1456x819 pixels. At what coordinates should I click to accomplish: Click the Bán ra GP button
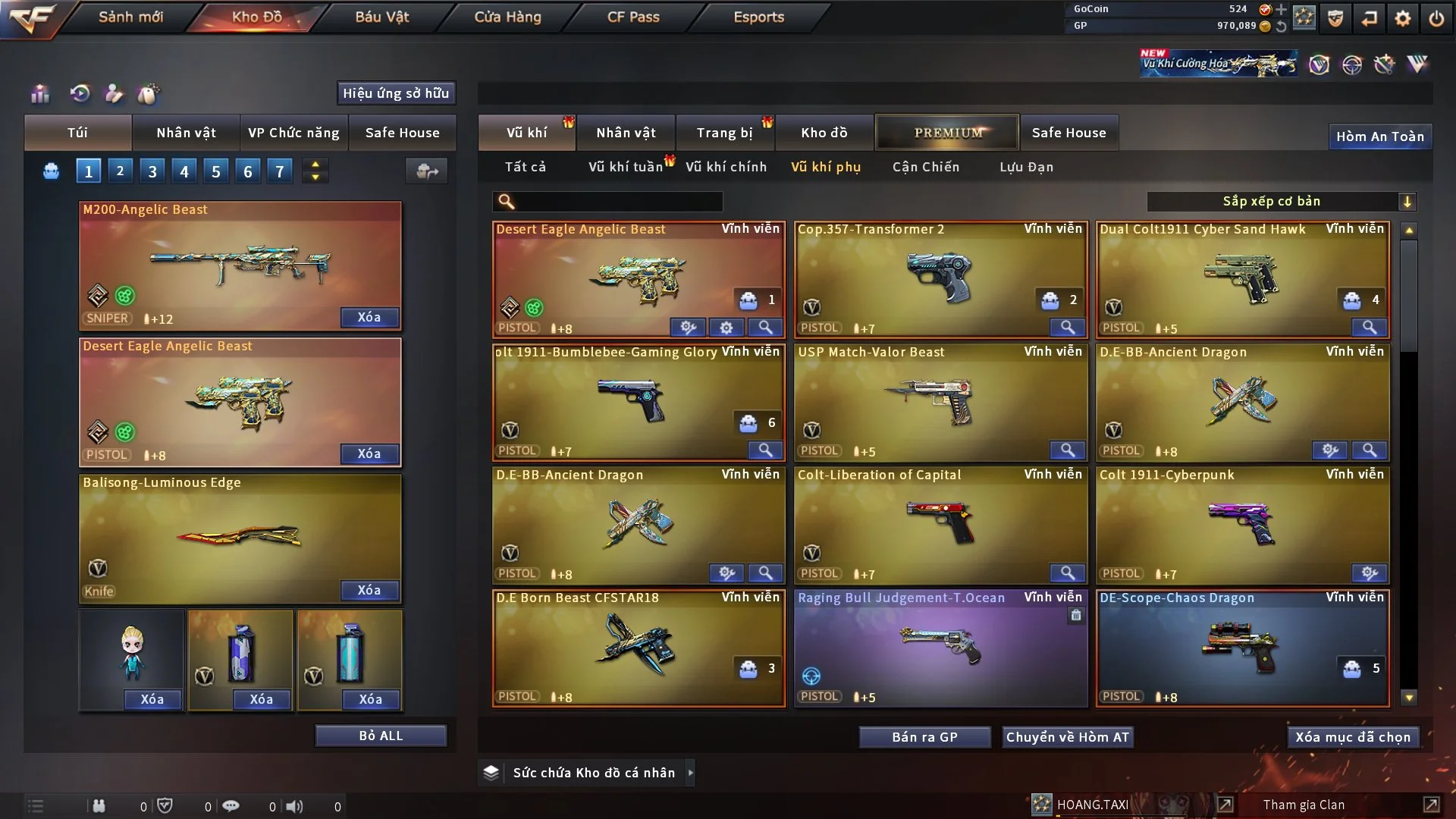coord(924,737)
